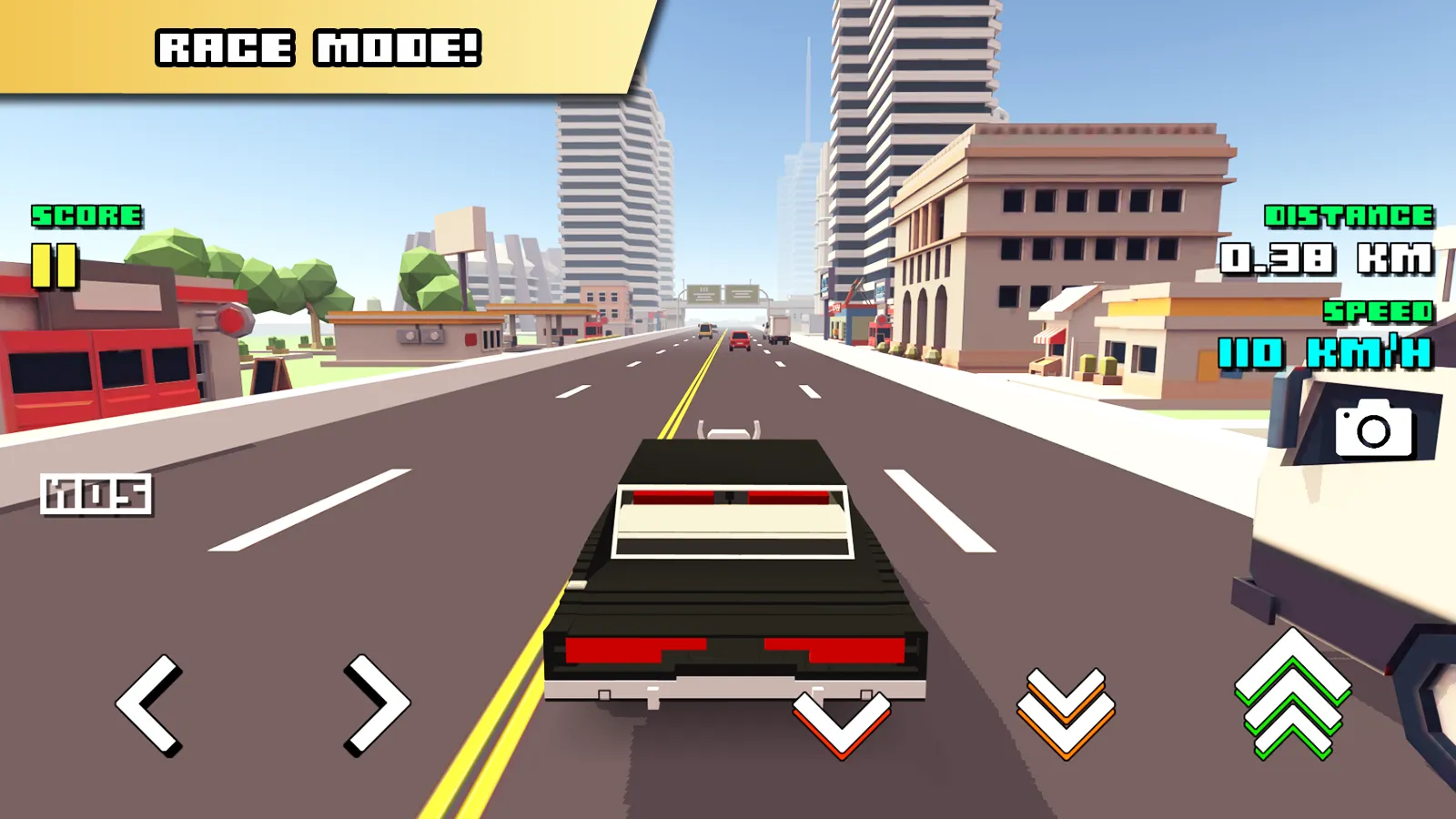Tap the camera icon to change view
The width and height of the screenshot is (1456, 819).
tap(1373, 428)
